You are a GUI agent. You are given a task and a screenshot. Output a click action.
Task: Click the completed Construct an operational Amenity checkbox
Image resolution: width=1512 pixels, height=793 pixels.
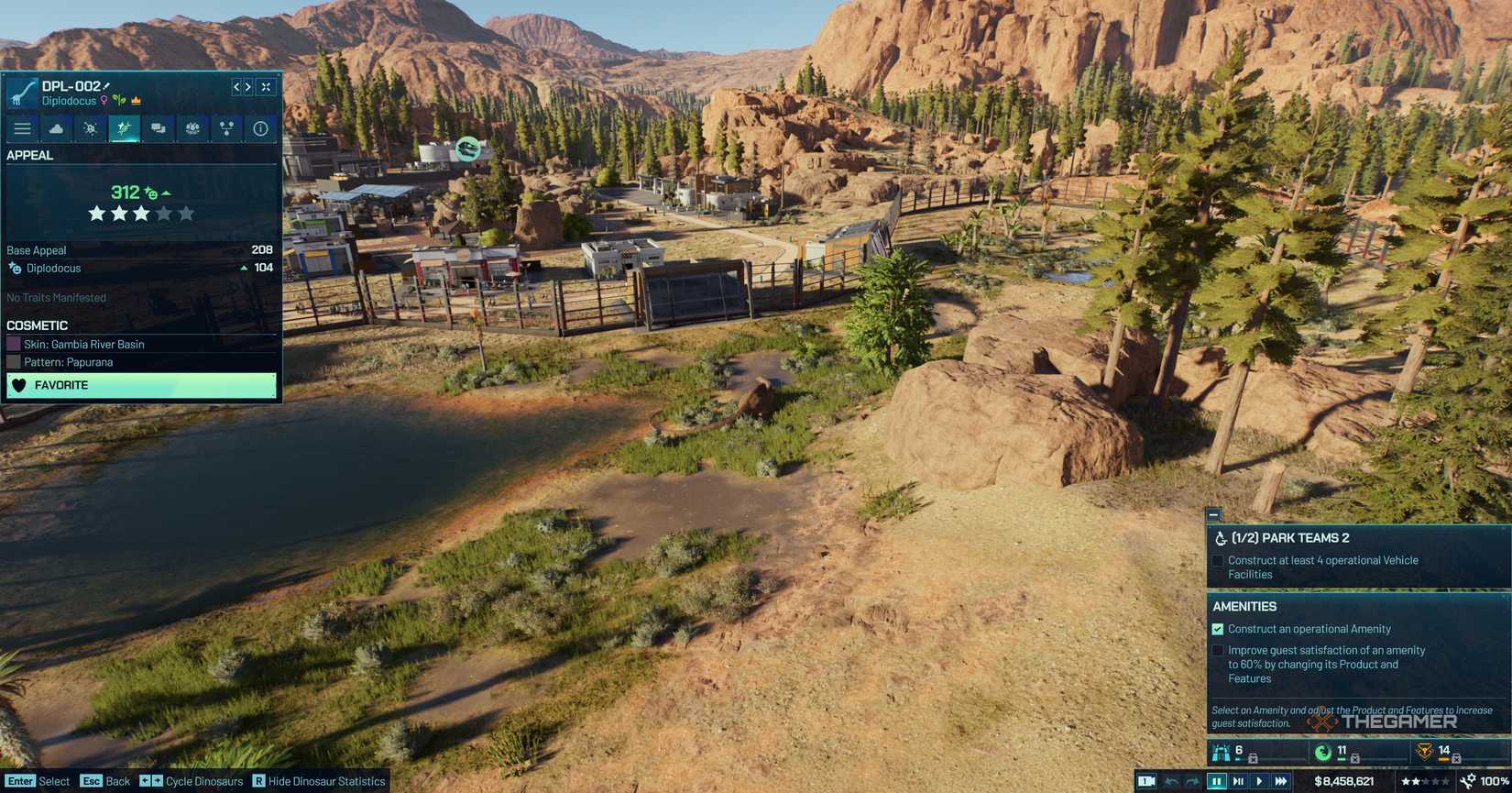(1218, 629)
